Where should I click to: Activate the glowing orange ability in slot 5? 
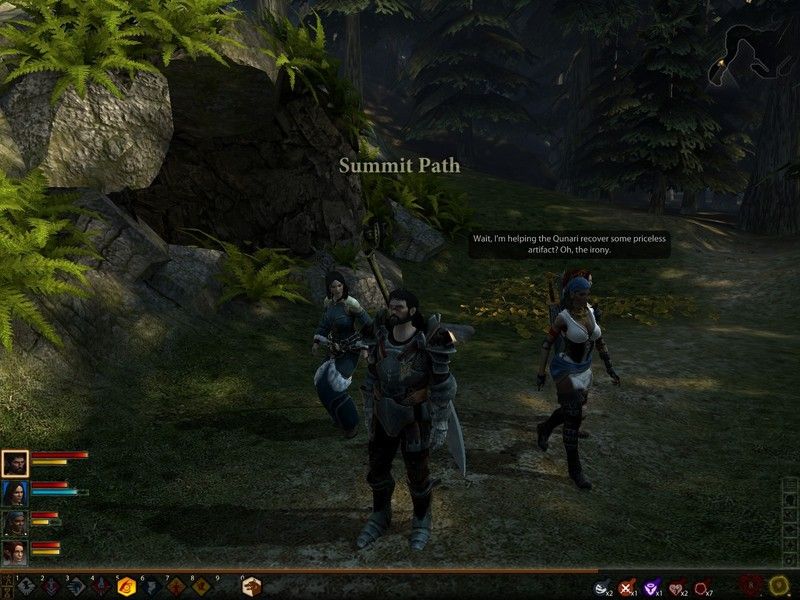[x=127, y=587]
